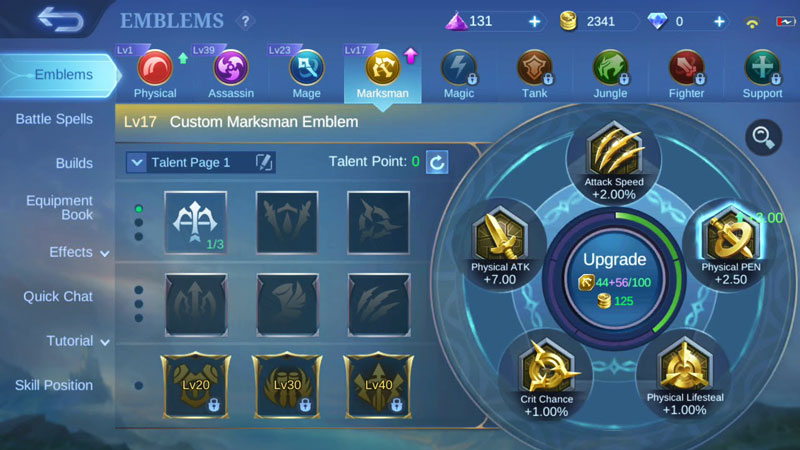Add more diamonds with plus button
The image size is (800, 450).
click(x=720, y=21)
